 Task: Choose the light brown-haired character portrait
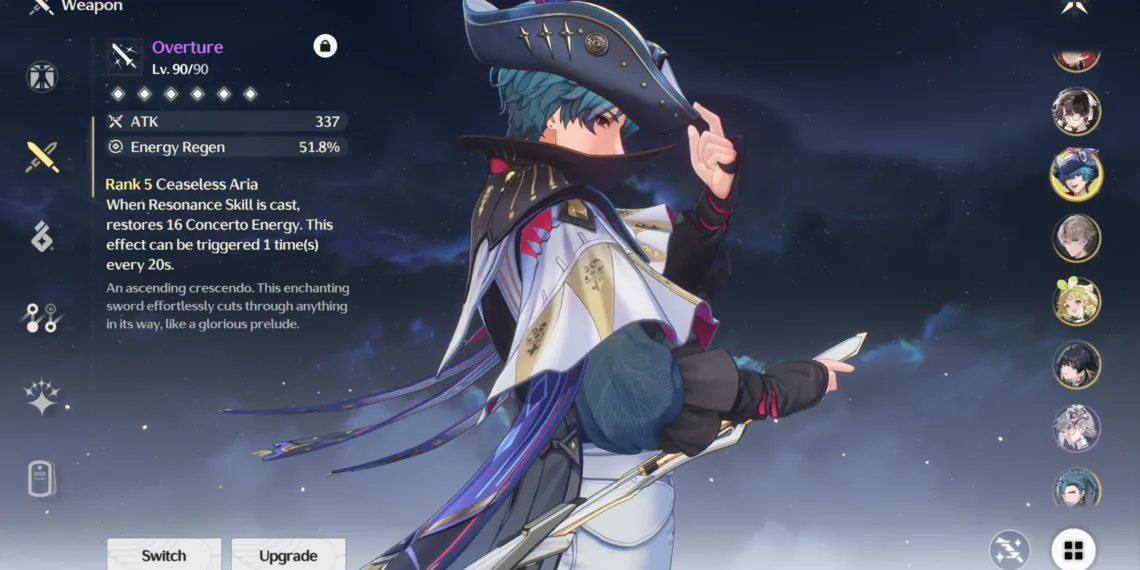click(1076, 238)
